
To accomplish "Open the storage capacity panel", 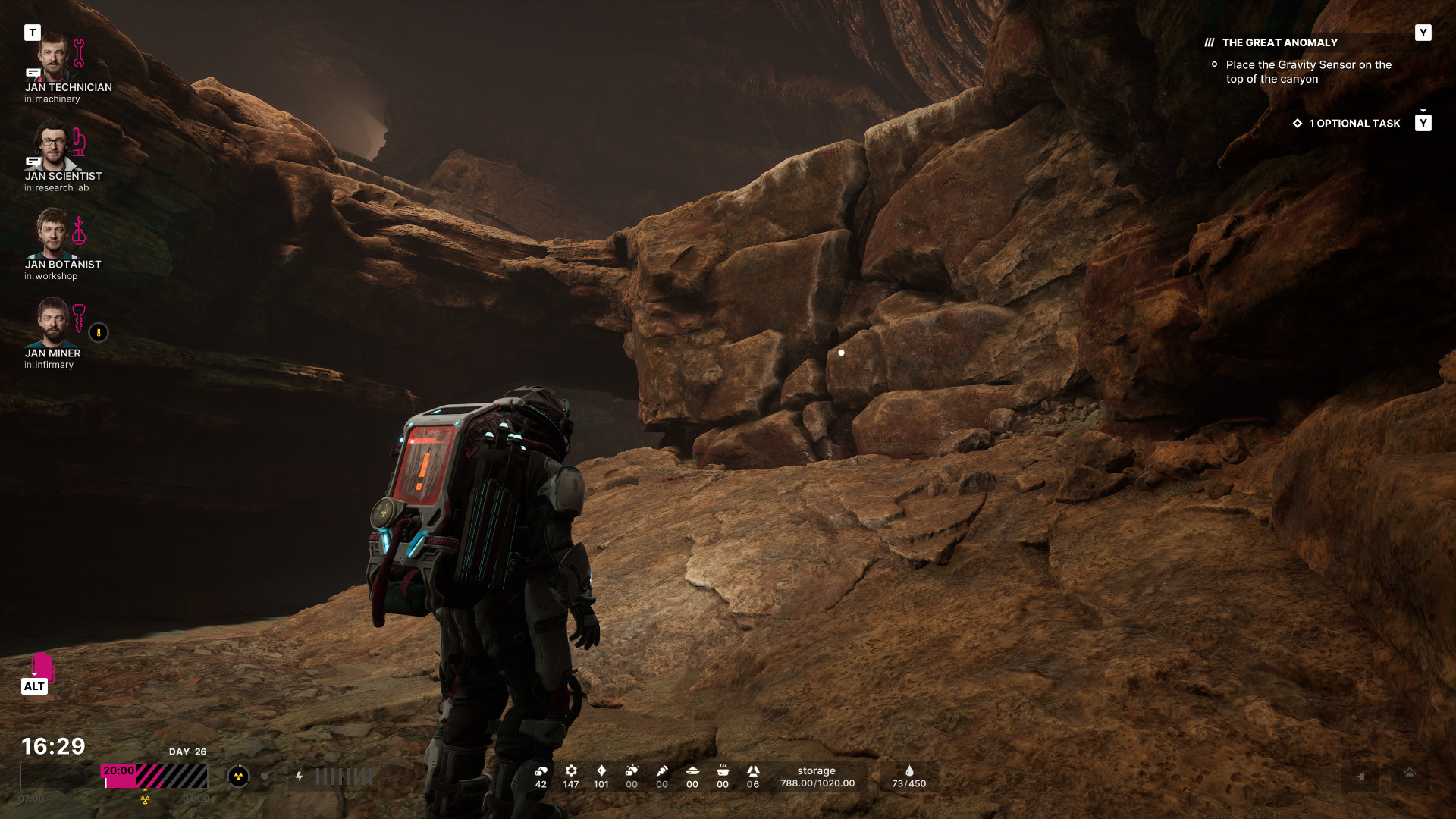I will [817, 777].
